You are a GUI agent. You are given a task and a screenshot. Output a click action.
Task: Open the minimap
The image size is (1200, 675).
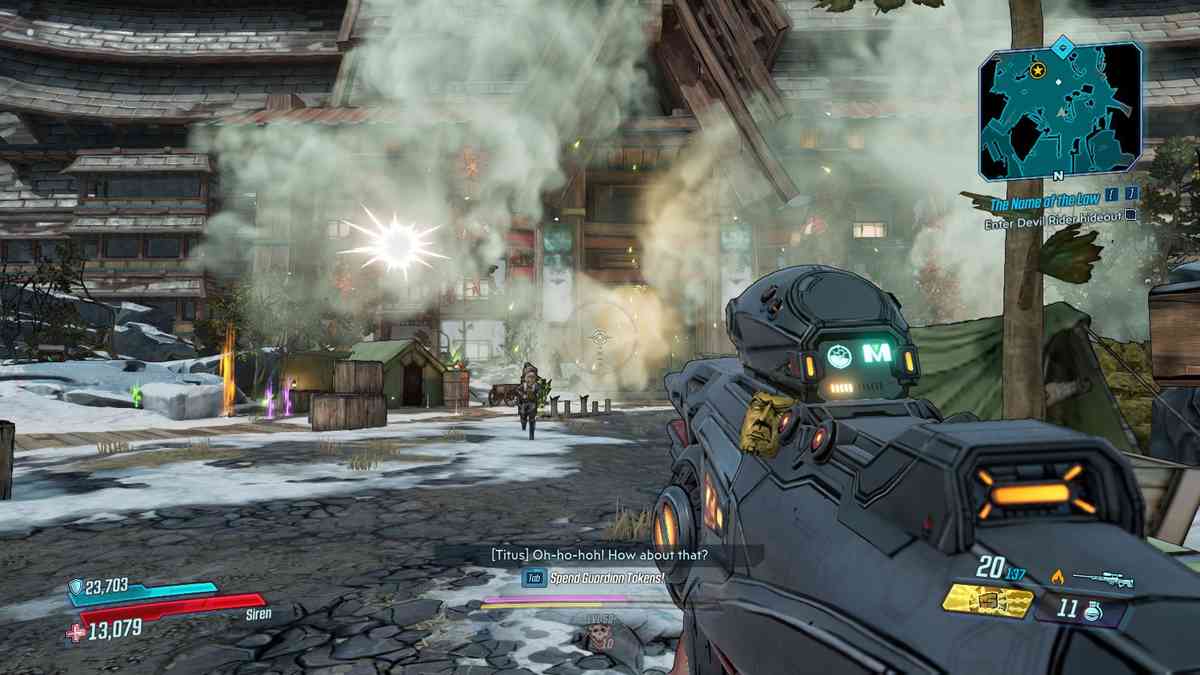point(1060,113)
